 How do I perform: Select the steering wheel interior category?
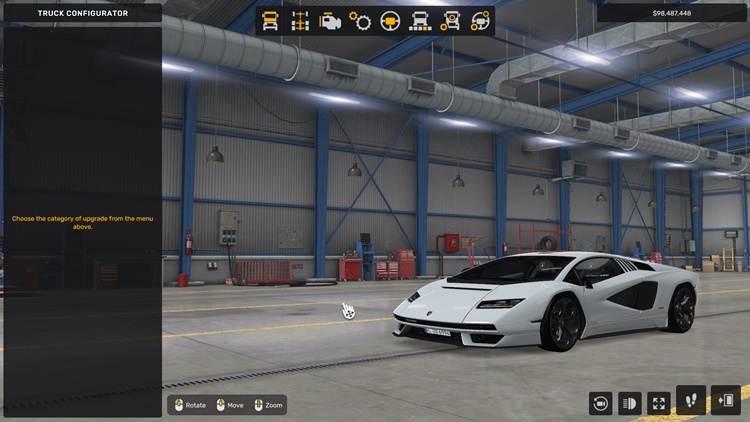click(x=390, y=21)
